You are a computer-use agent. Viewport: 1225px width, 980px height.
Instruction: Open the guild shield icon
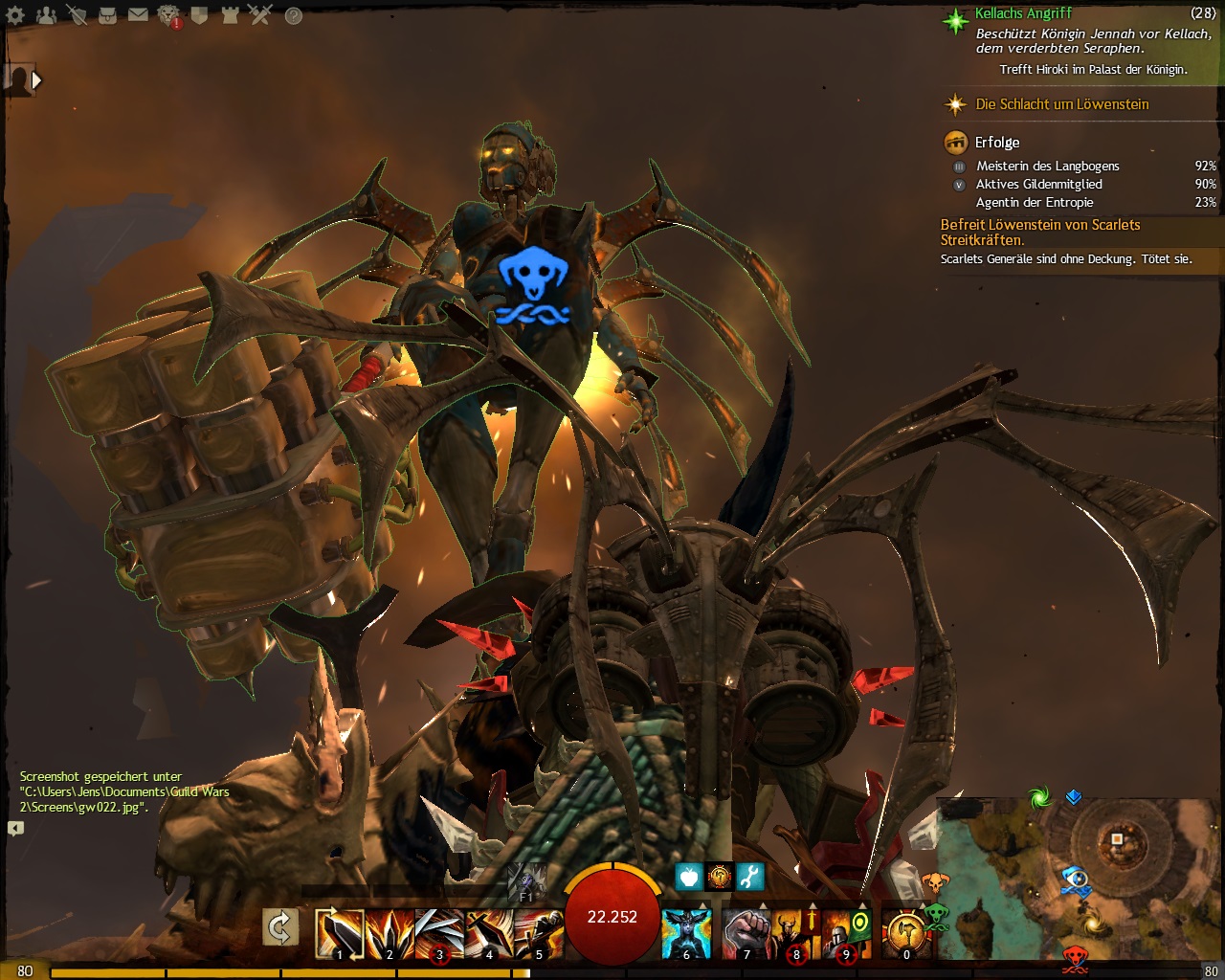point(199,15)
